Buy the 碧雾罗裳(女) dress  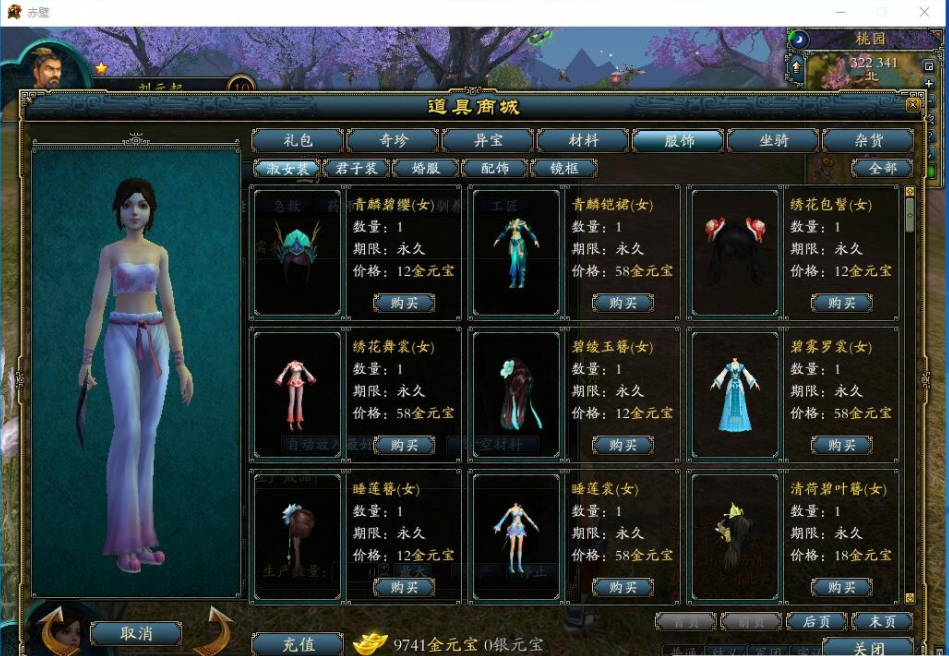(x=841, y=445)
